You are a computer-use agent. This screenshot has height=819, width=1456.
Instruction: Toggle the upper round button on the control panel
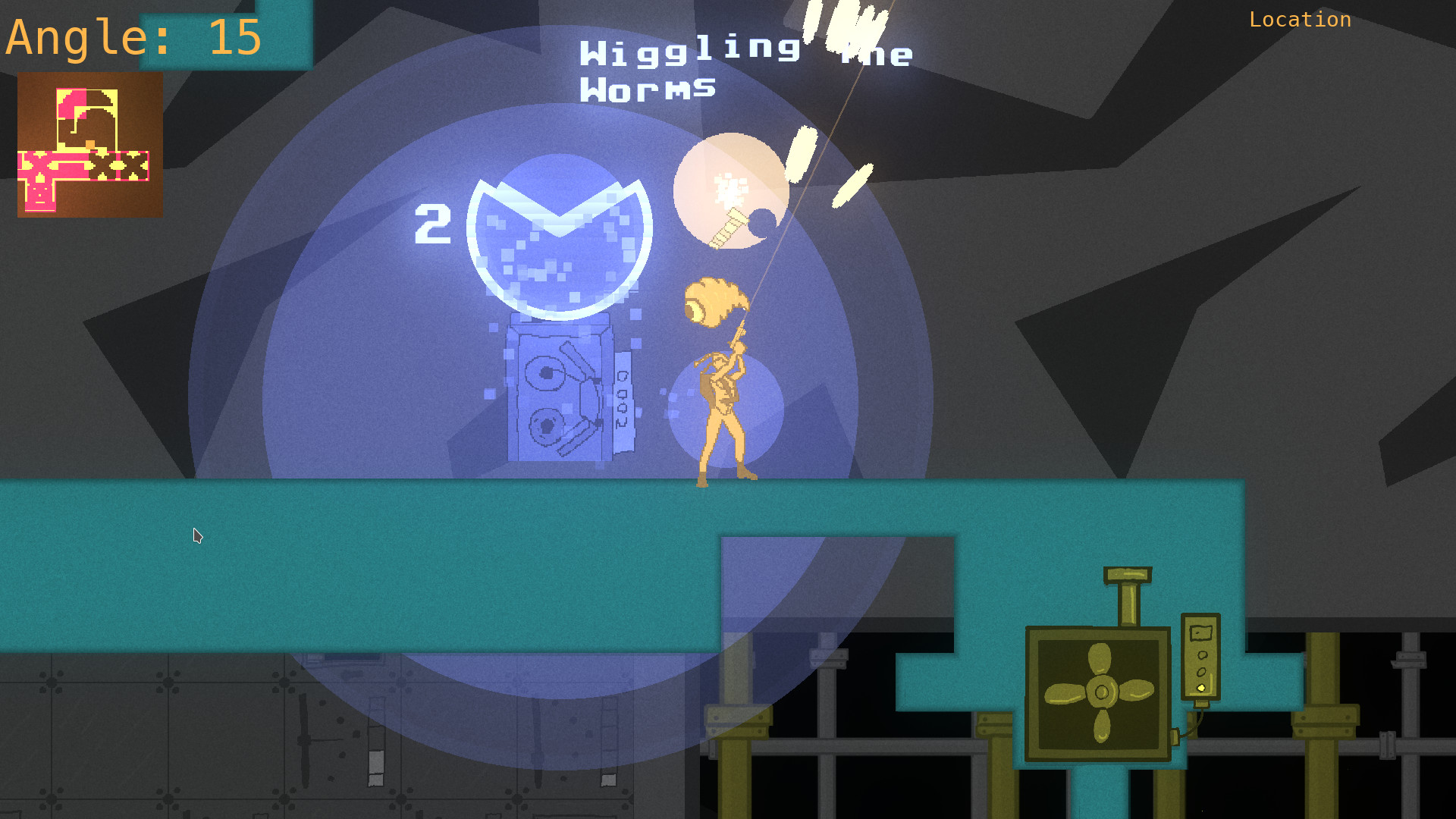click(x=1203, y=655)
